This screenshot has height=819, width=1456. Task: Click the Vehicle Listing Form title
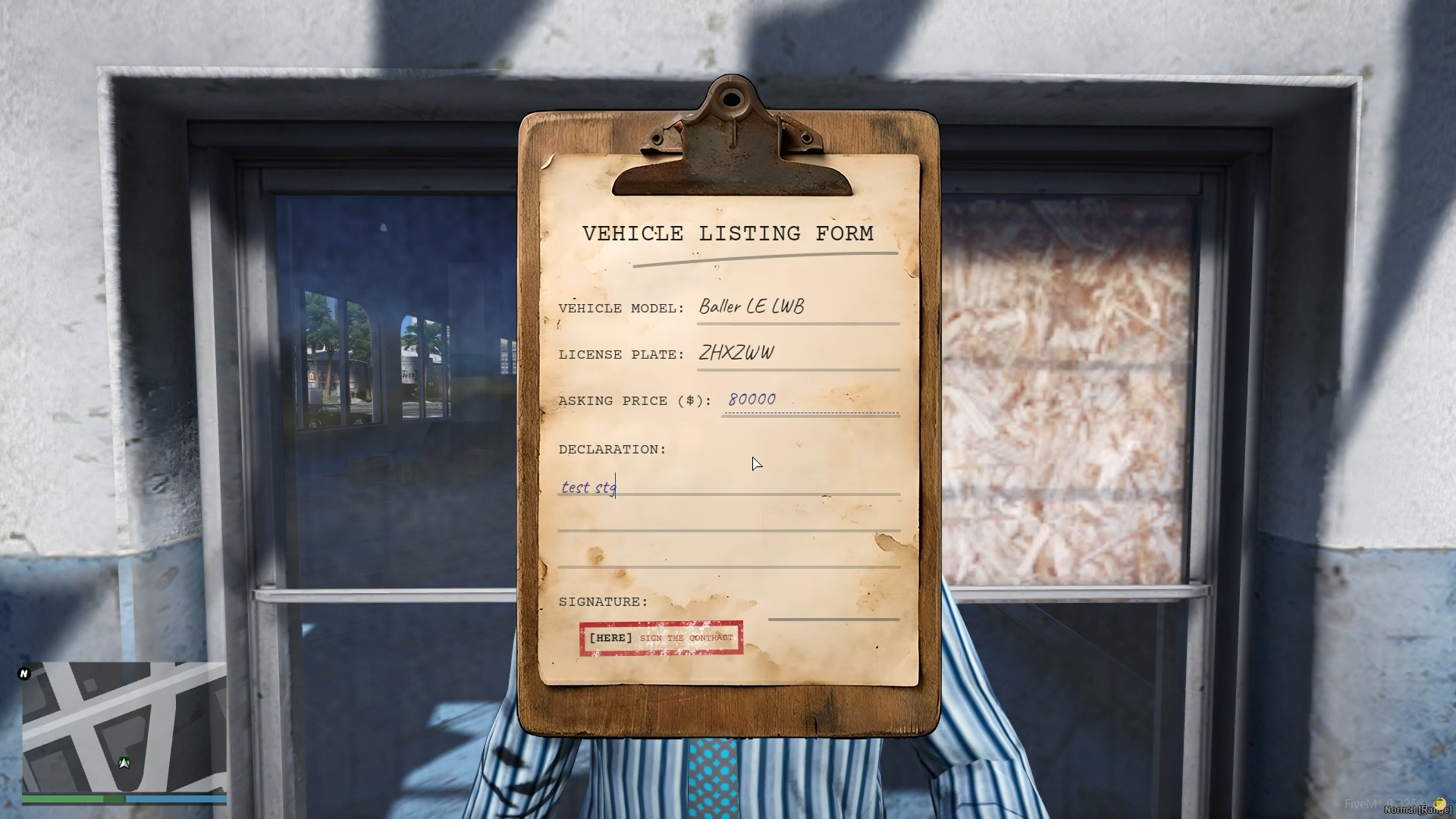(726, 234)
